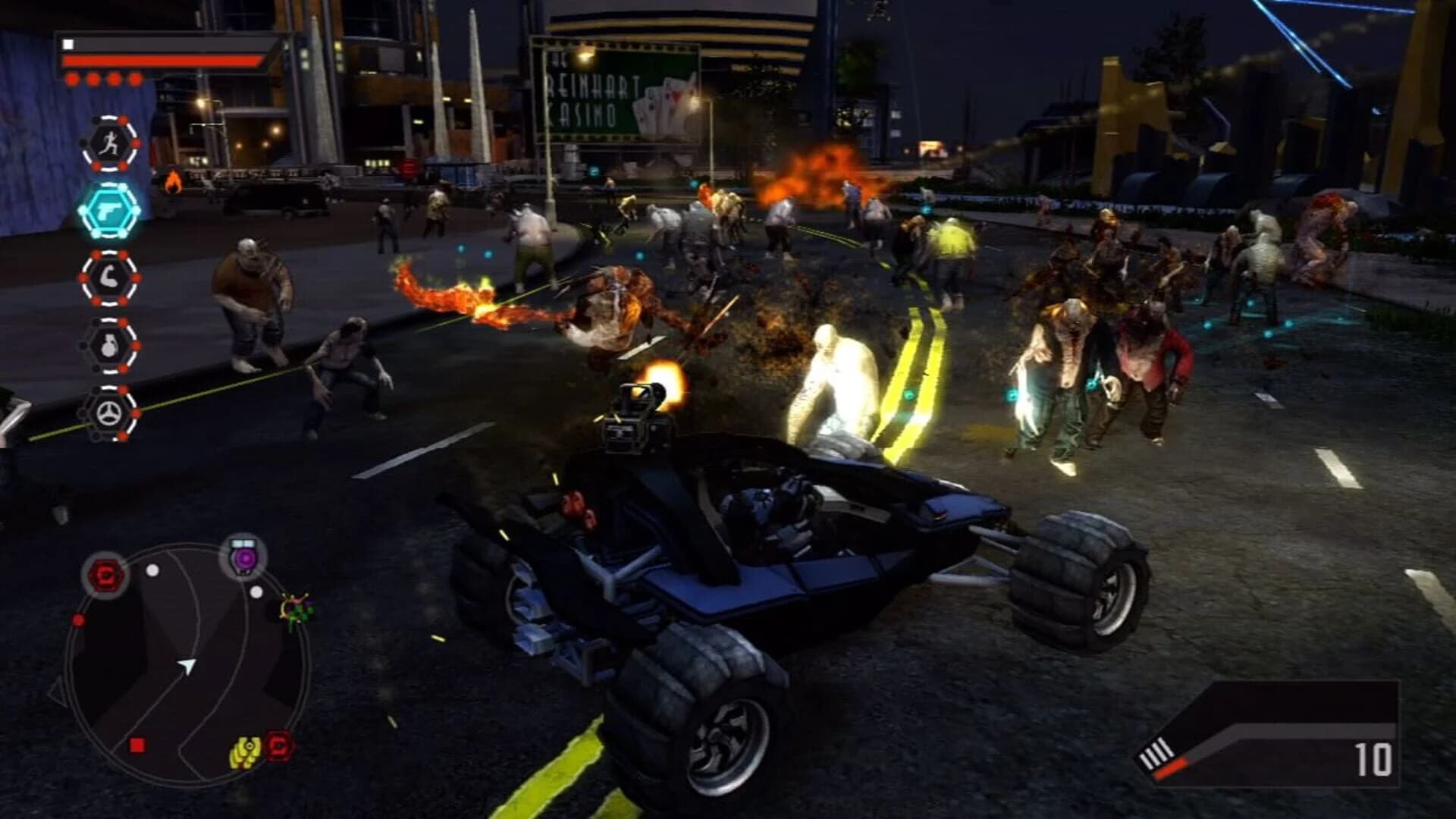Click the red hexagon marker at minimap bottom-right
Image resolution: width=1456 pixels, height=819 pixels.
[x=278, y=745]
